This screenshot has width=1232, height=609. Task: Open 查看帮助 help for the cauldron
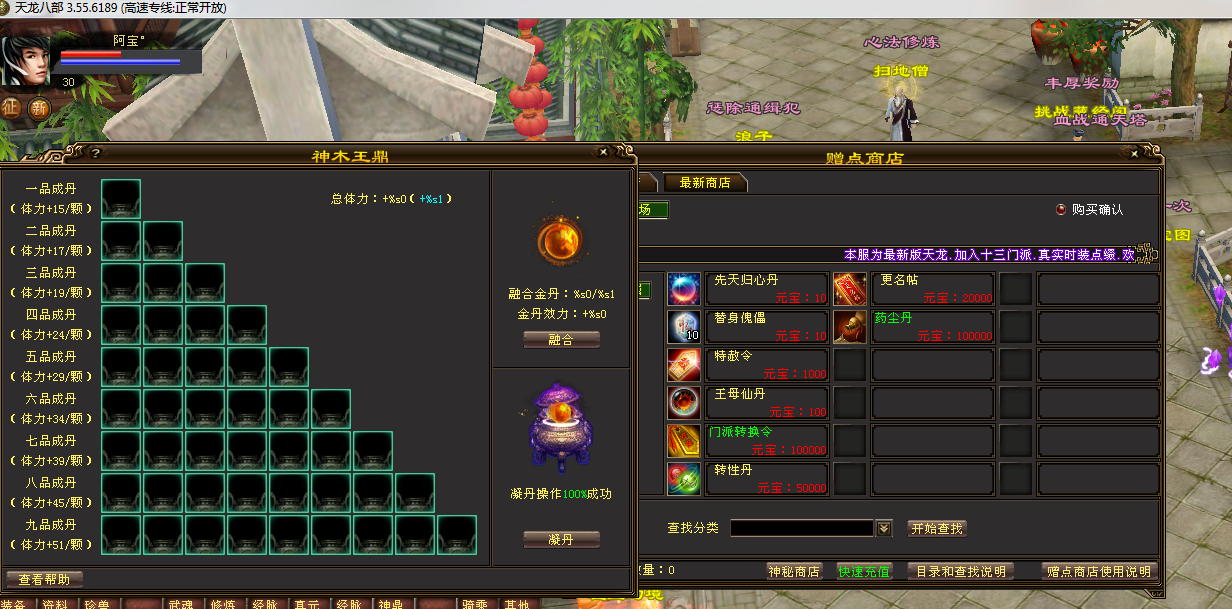coord(44,580)
